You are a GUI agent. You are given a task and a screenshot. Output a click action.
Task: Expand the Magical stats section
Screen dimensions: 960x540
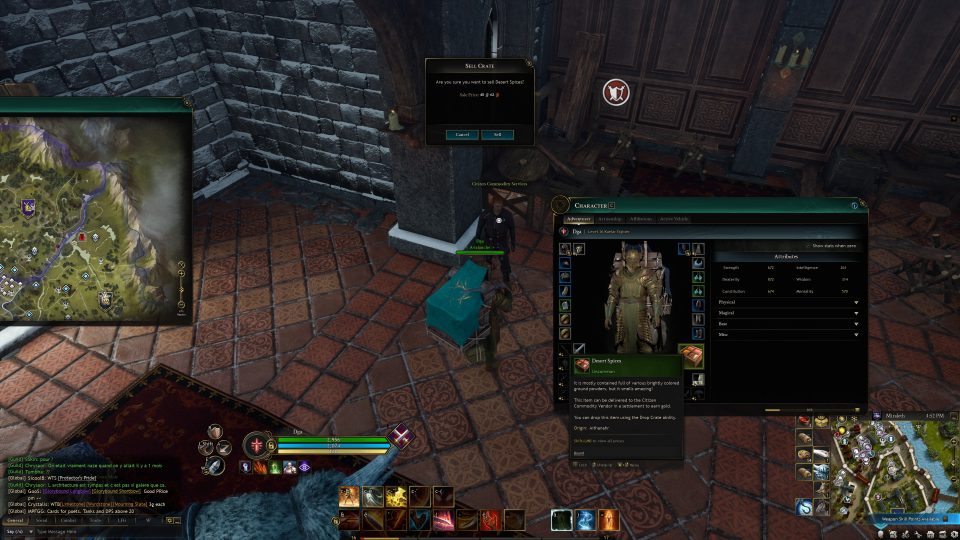click(x=788, y=313)
